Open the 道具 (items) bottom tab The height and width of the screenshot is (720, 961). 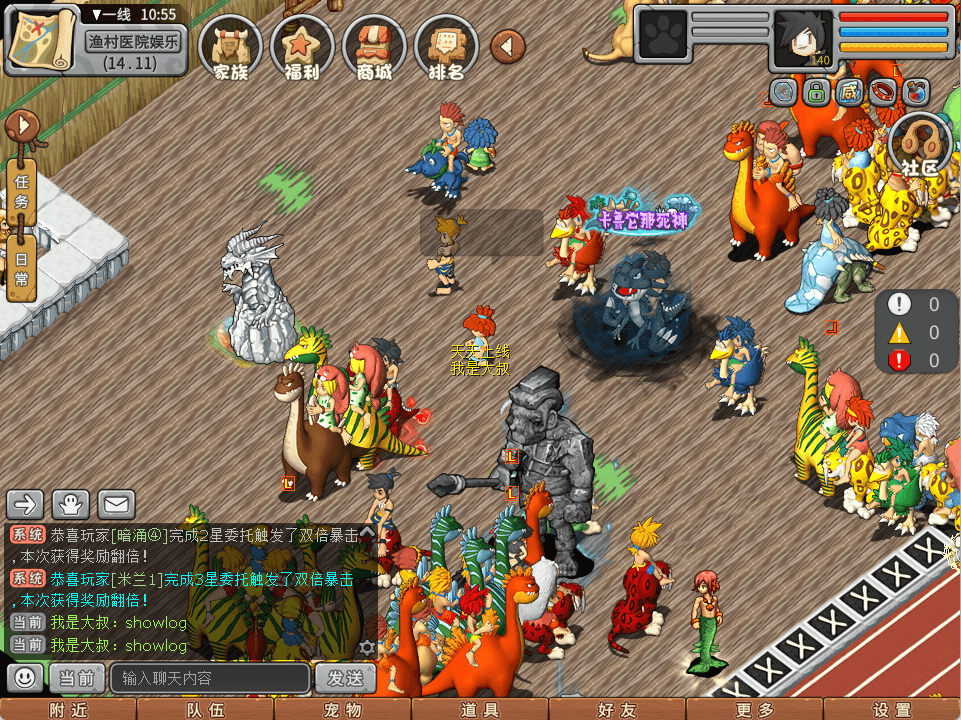click(x=480, y=710)
